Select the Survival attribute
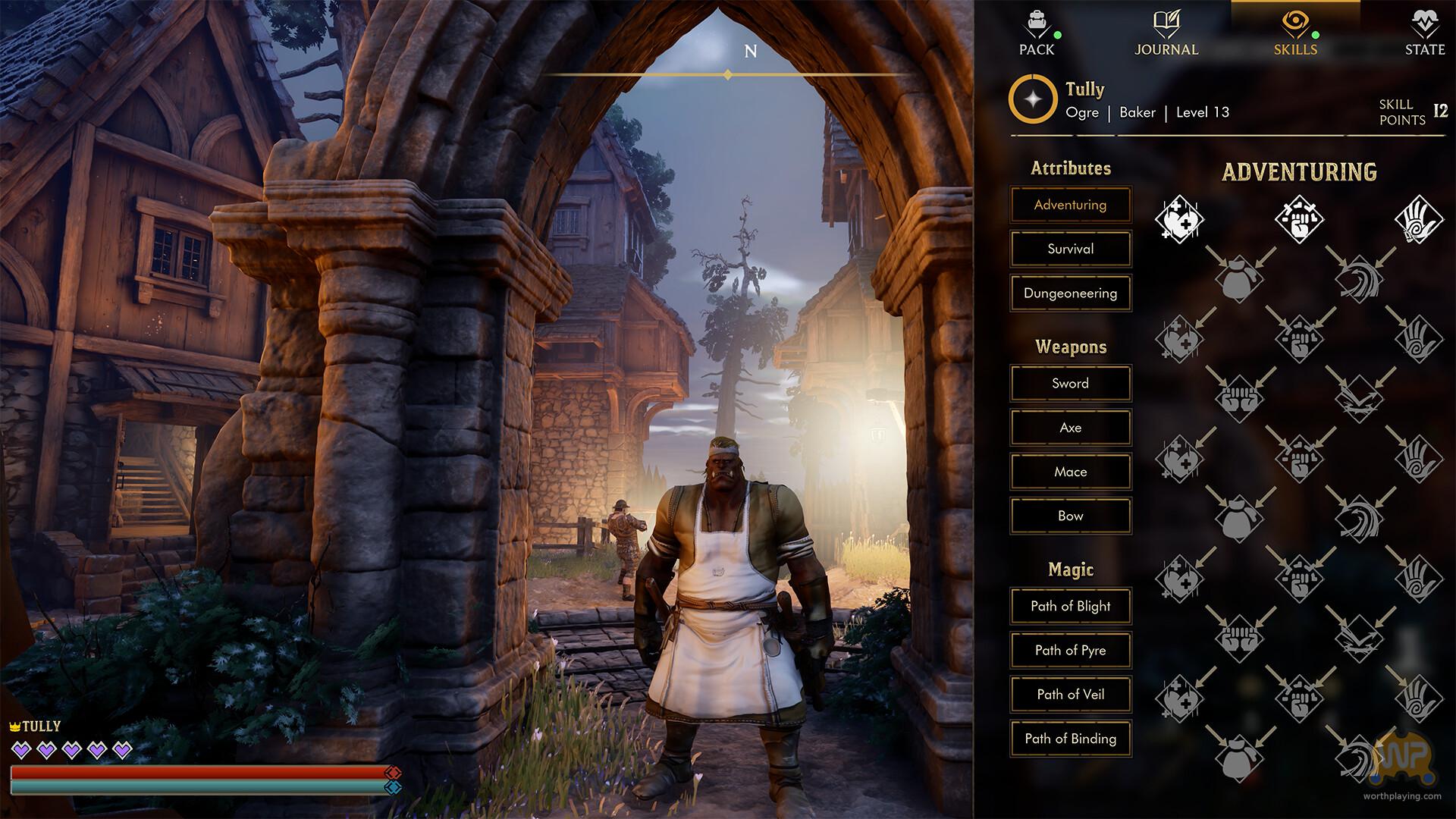The image size is (1456, 819). click(x=1070, y=249)
